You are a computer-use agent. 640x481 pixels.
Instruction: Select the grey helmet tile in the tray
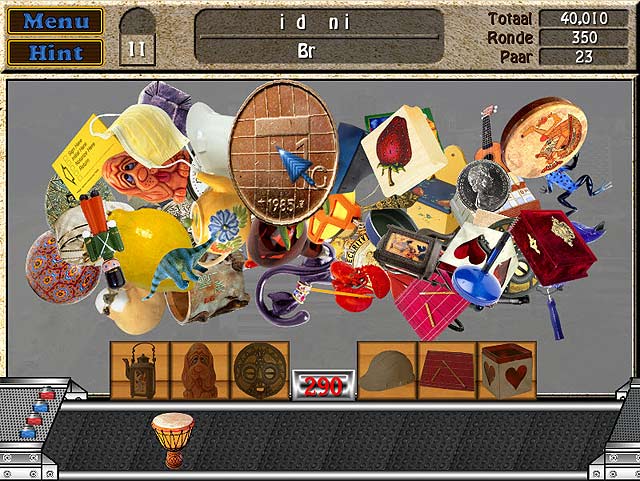386,370
